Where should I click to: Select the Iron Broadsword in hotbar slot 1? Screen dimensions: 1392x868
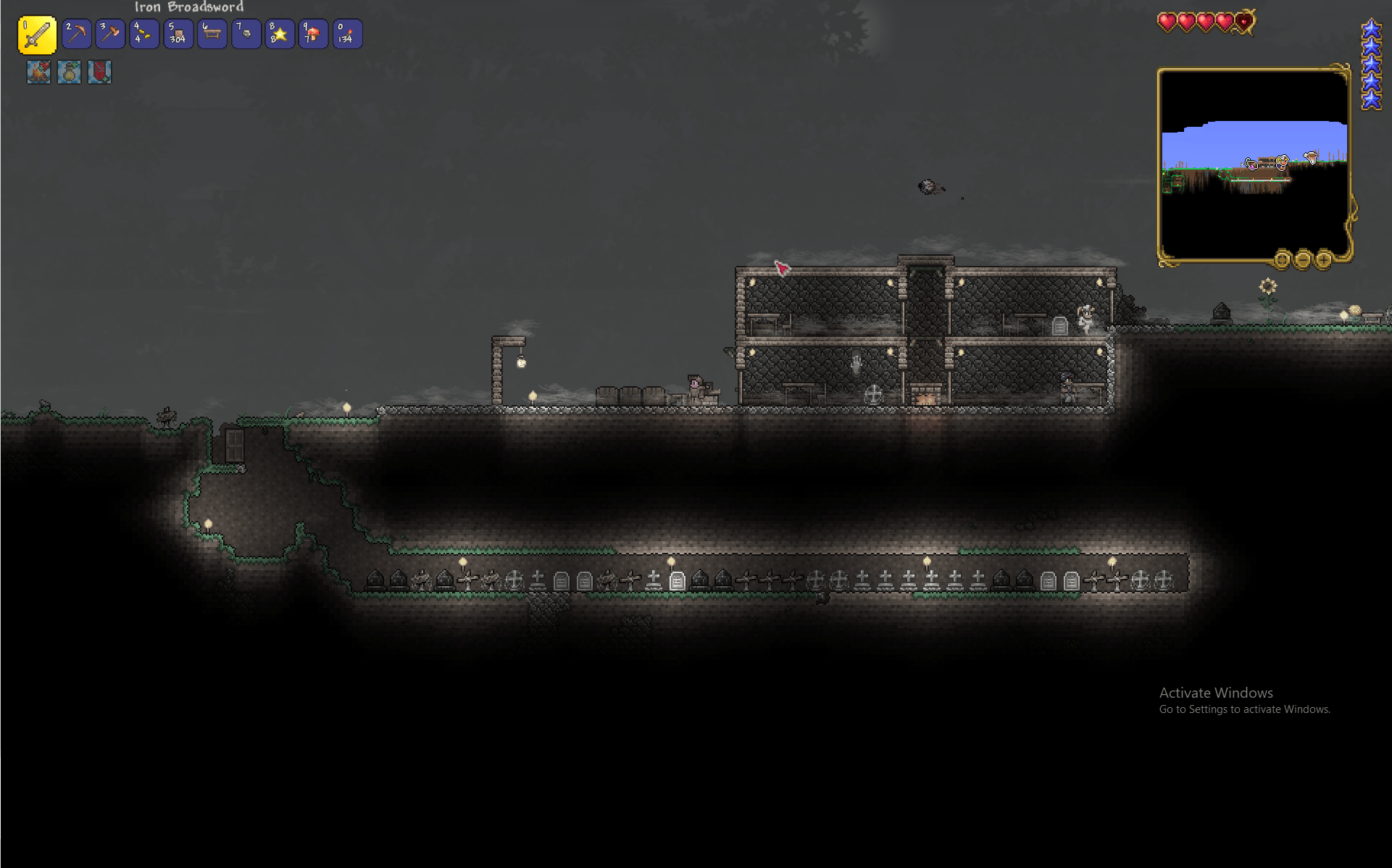(x=37, y=34)
